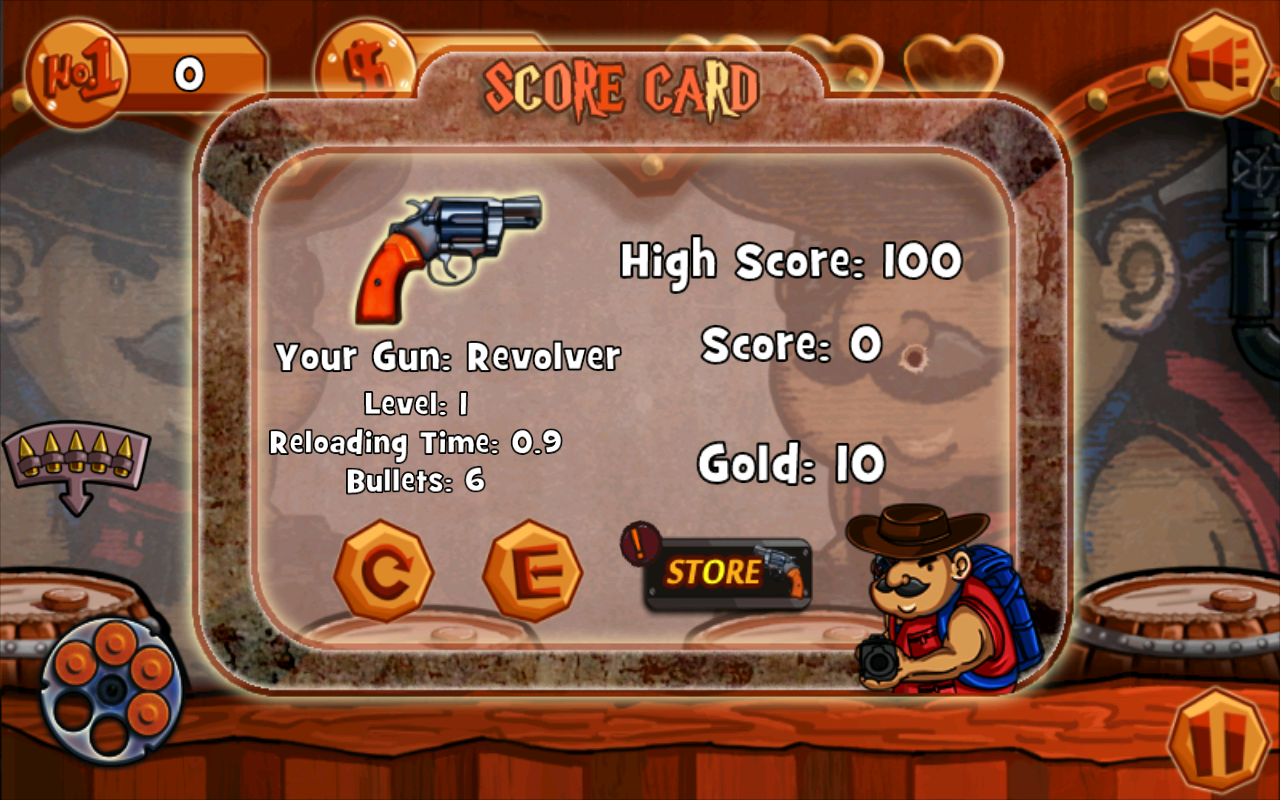This screenshot has height=800, width=1280.
Task: Select the High Score: 100 text
Action: 790,260
